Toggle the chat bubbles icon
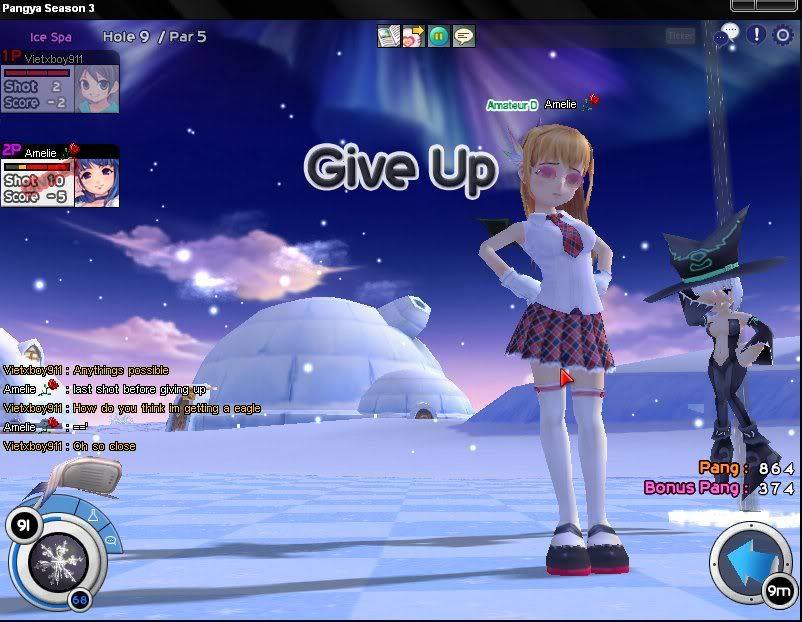The height and width of the screenshot is (622, 802). point(728,34)
